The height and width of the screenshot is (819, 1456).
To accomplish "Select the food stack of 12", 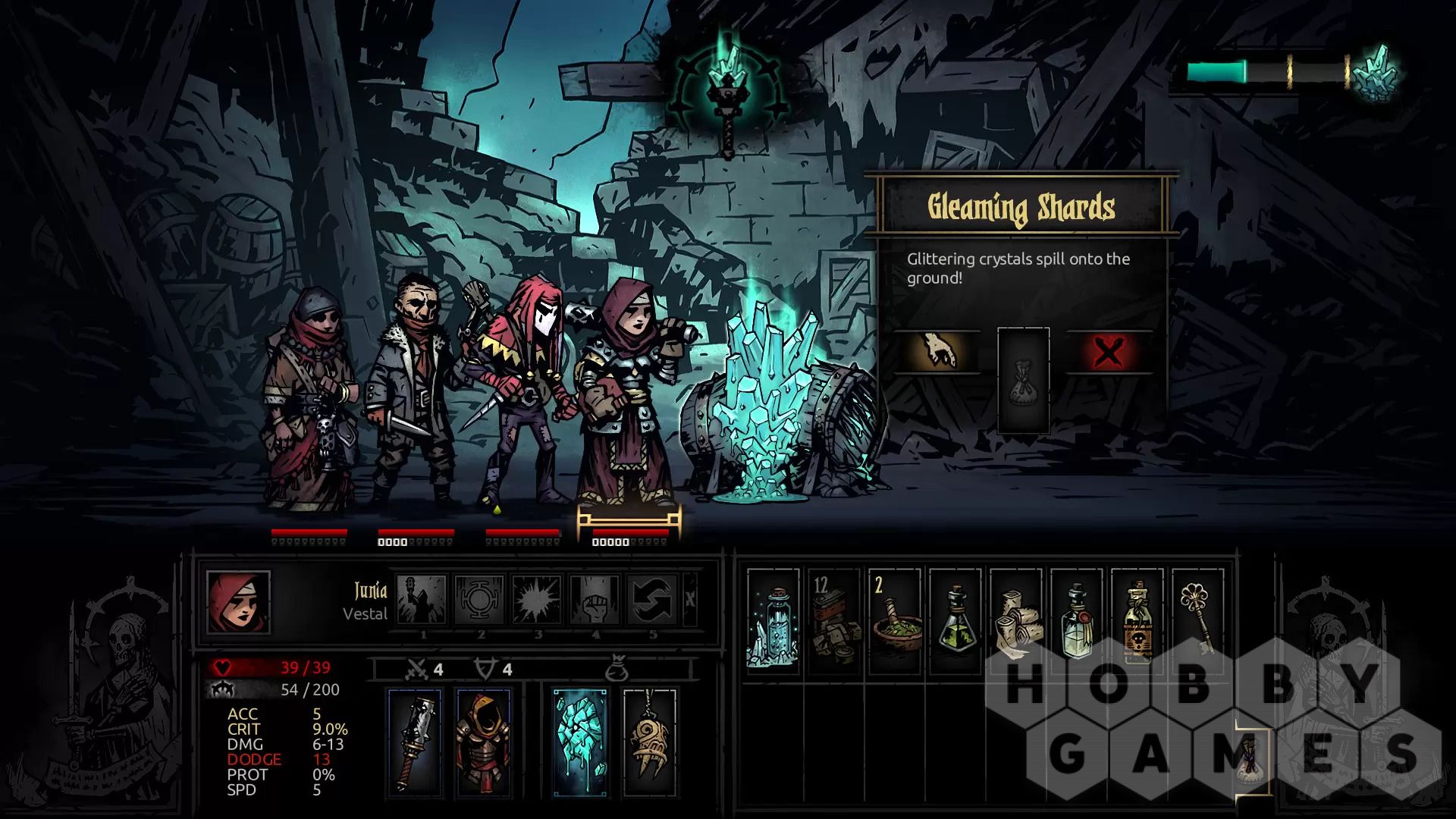I will [x=833, y=622].
